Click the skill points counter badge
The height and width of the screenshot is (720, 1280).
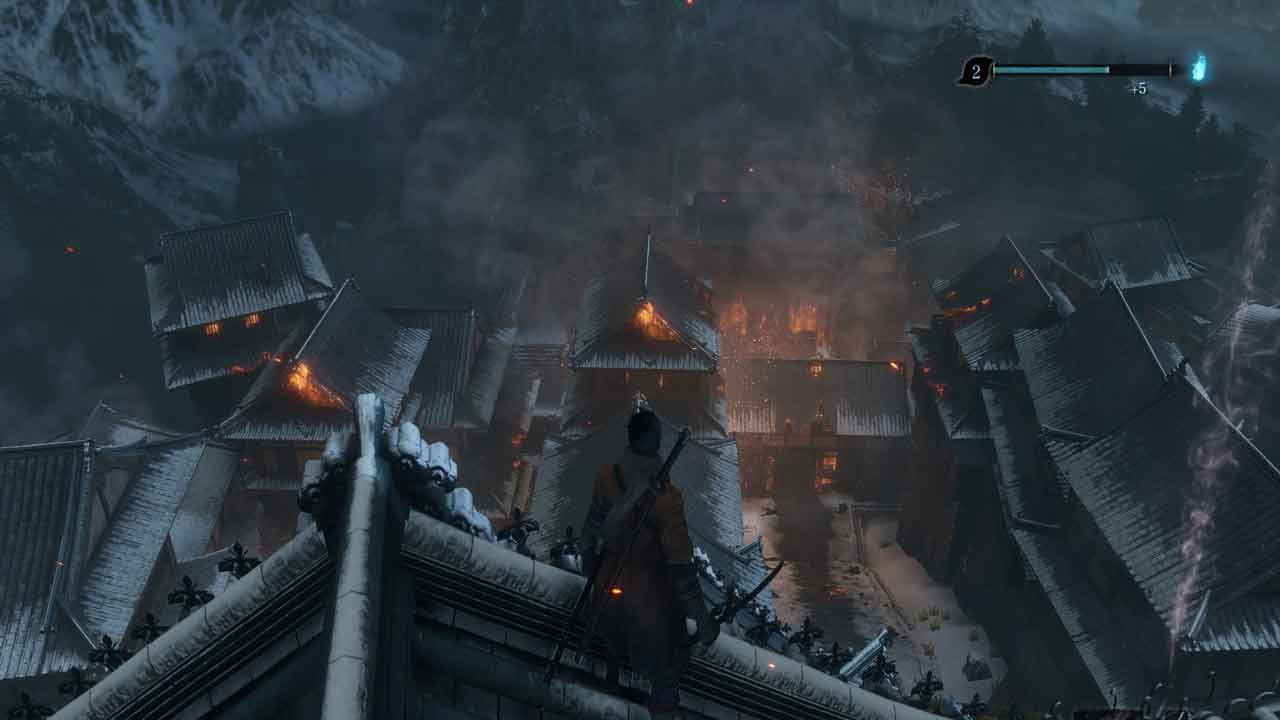point(975,71)
